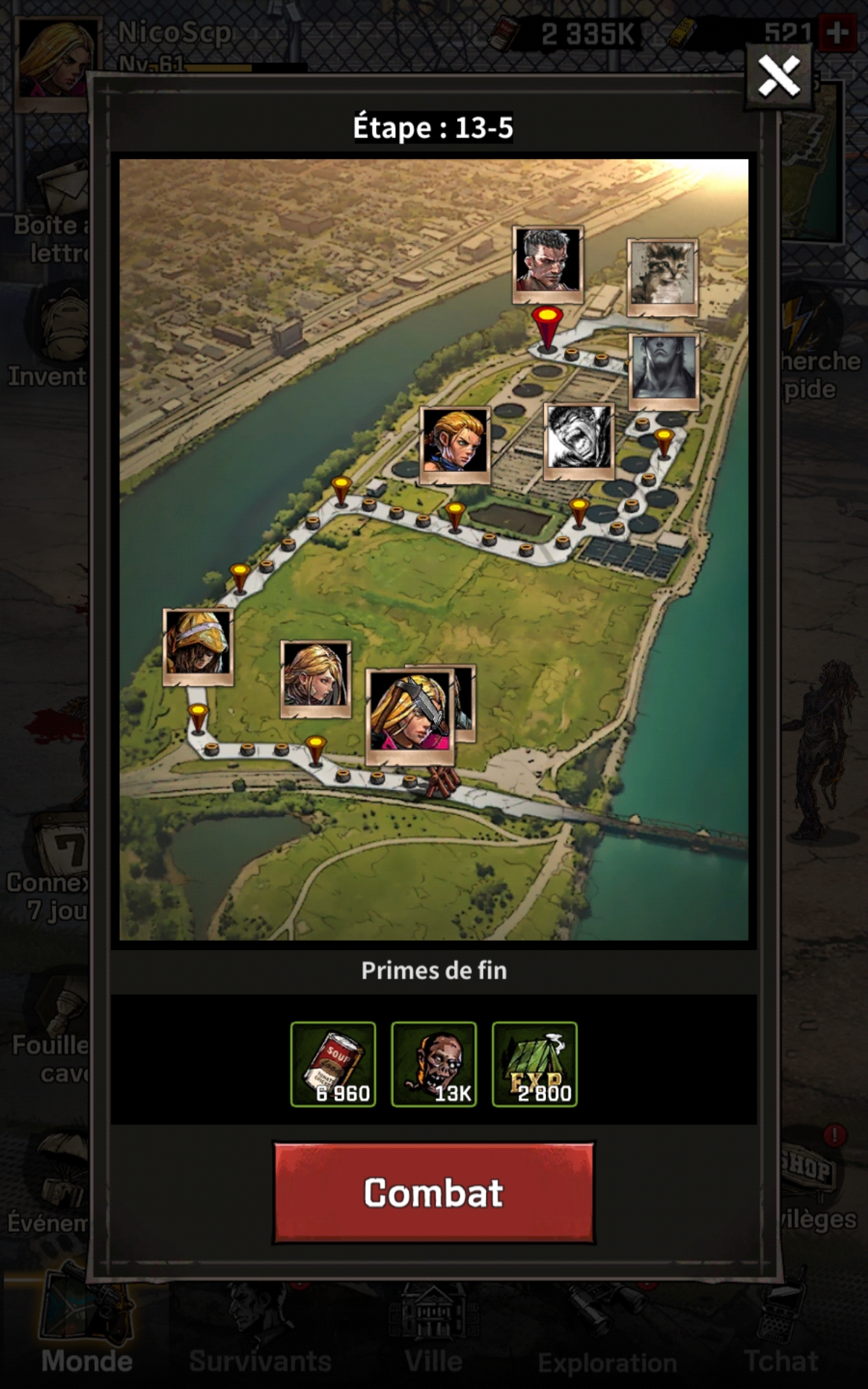Image resolution: width=868 pixels, height=1389 pixels.
Task: Inspect the zombie head 13K reward
Action: click(x=433, y=1064)
